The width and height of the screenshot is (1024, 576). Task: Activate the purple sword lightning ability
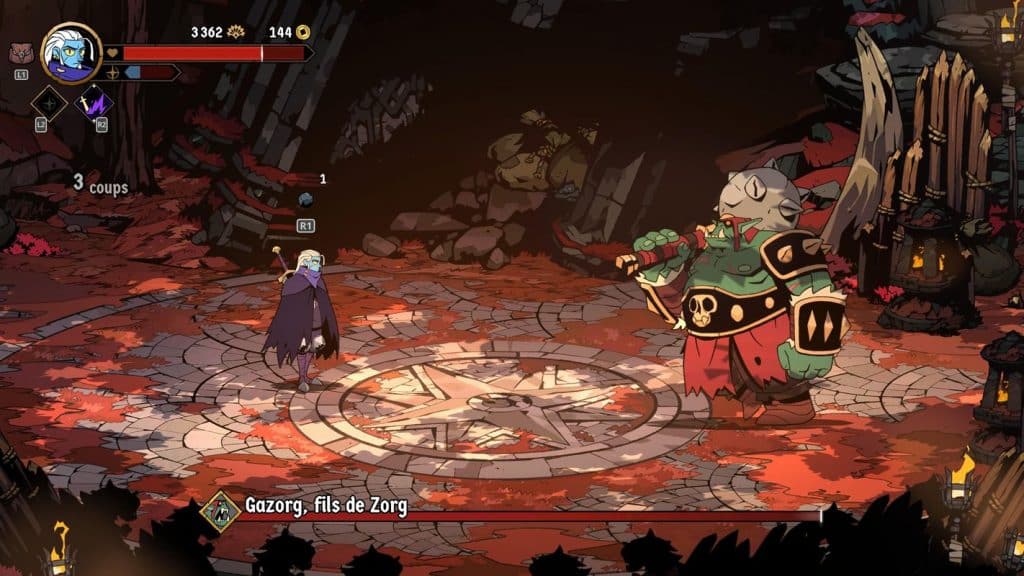point(96,102)
